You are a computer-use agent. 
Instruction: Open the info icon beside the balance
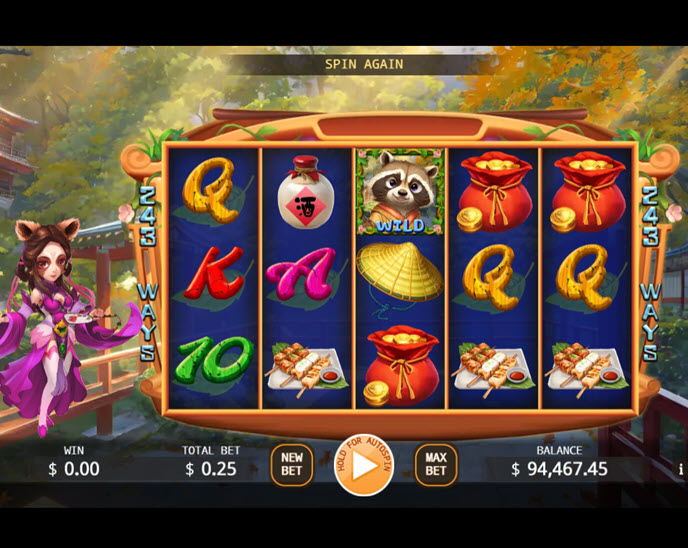[681, 468]
